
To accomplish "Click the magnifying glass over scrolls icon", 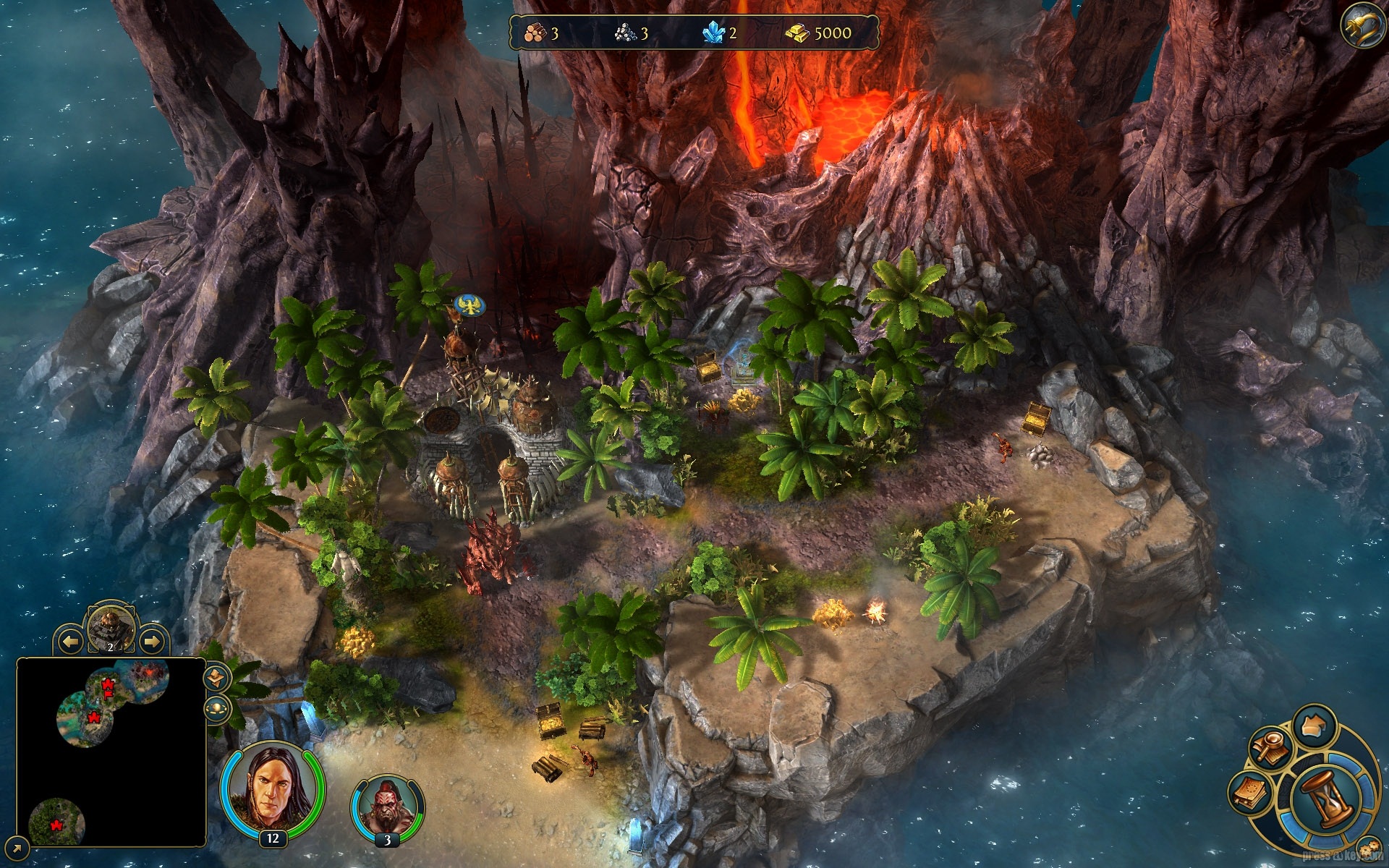I will (1270, 746).
